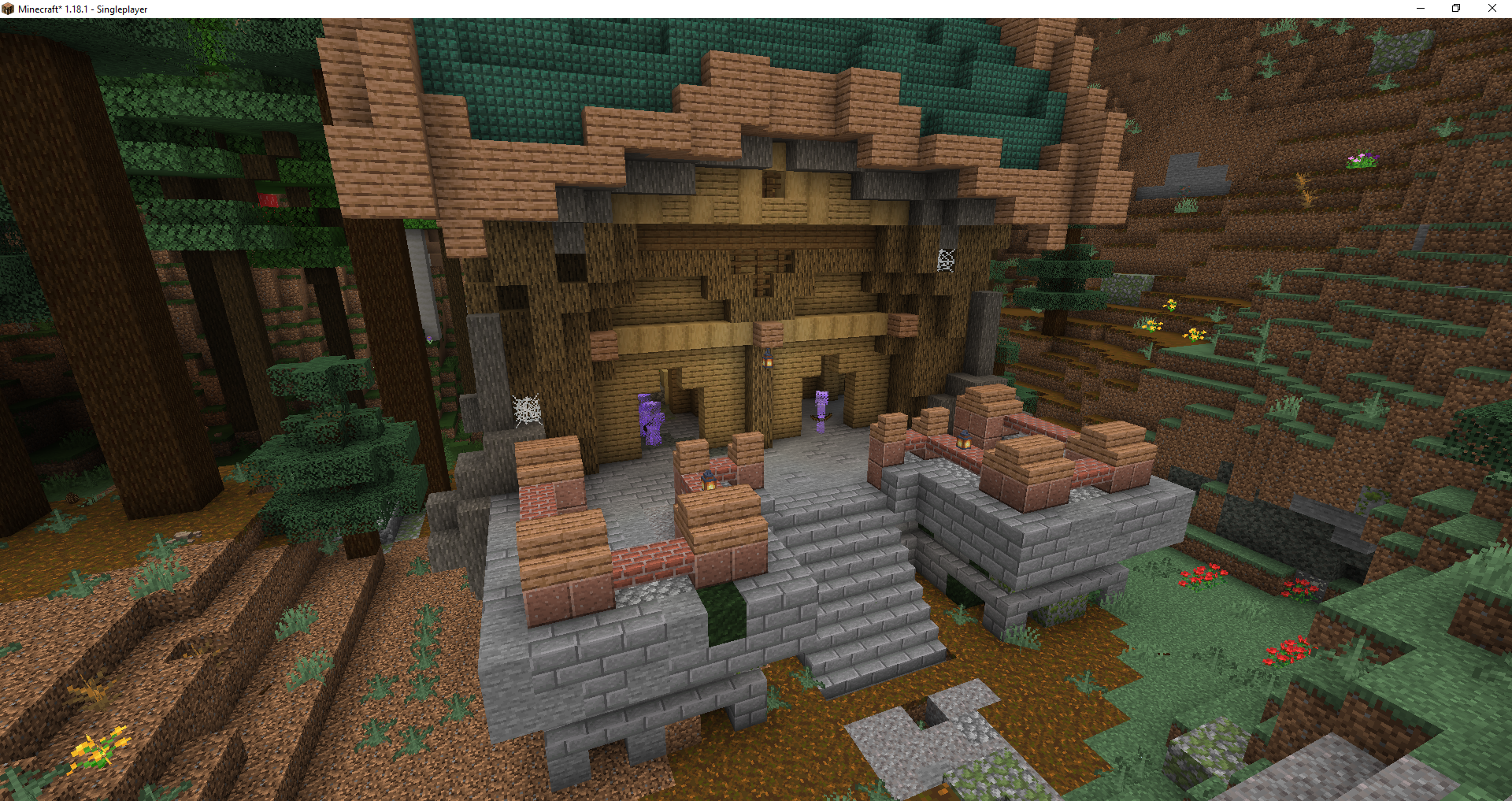Click the Minecraft grass block title bar icon
1512x801 pixels.
8,8
